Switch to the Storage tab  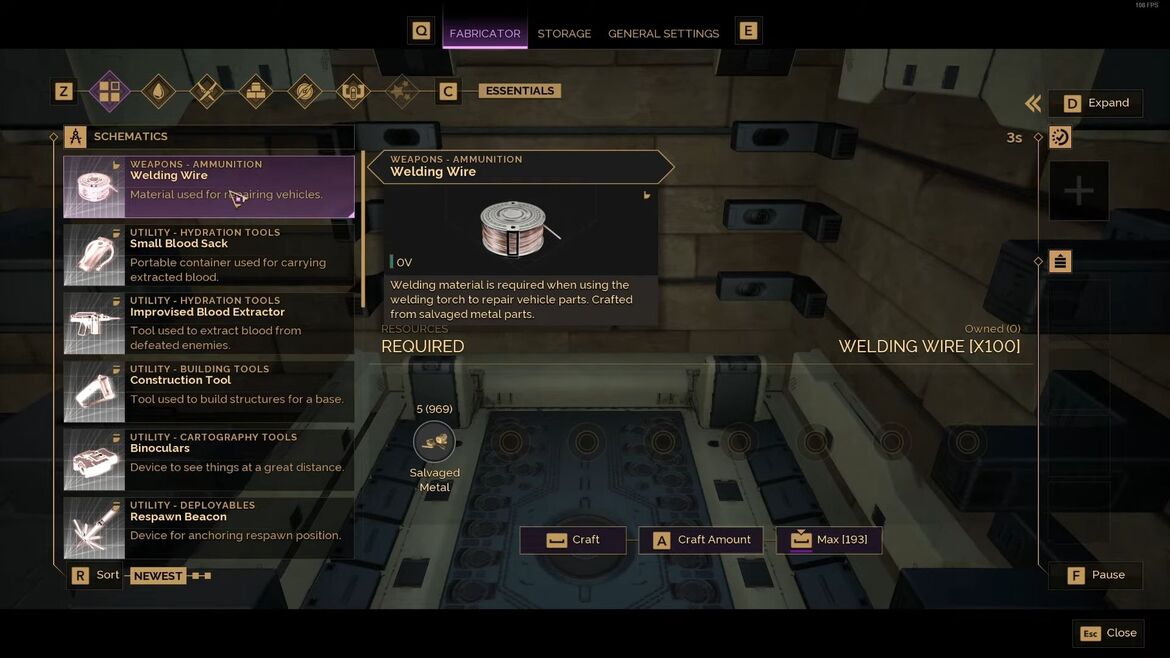[564, 33]
